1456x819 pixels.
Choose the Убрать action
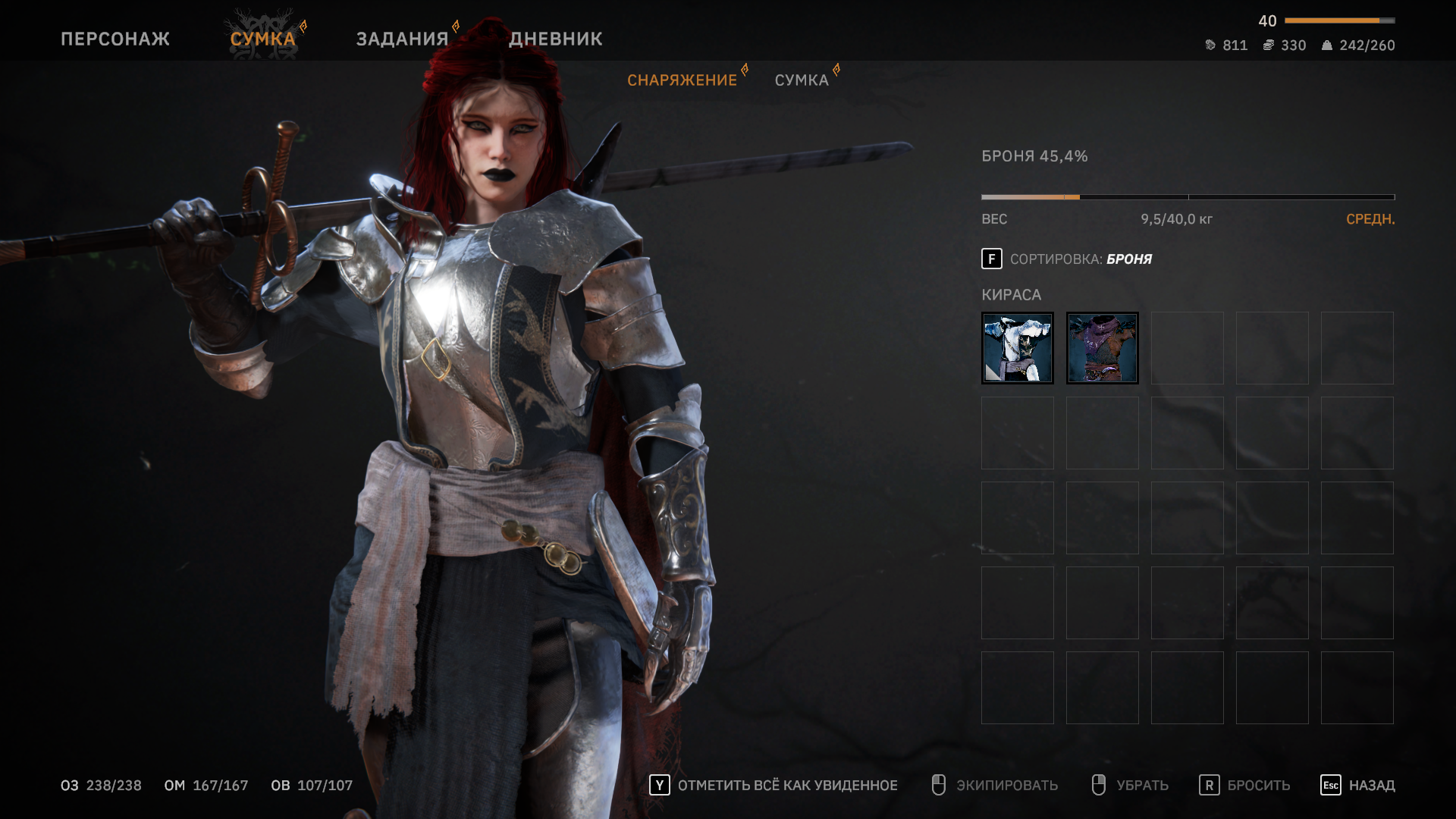pyautogui.click(x=1130, y=786)
